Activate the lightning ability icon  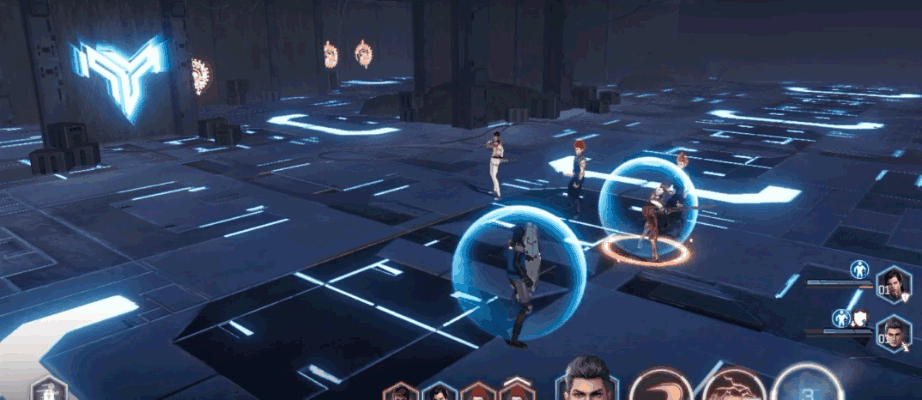pos(733,387)
